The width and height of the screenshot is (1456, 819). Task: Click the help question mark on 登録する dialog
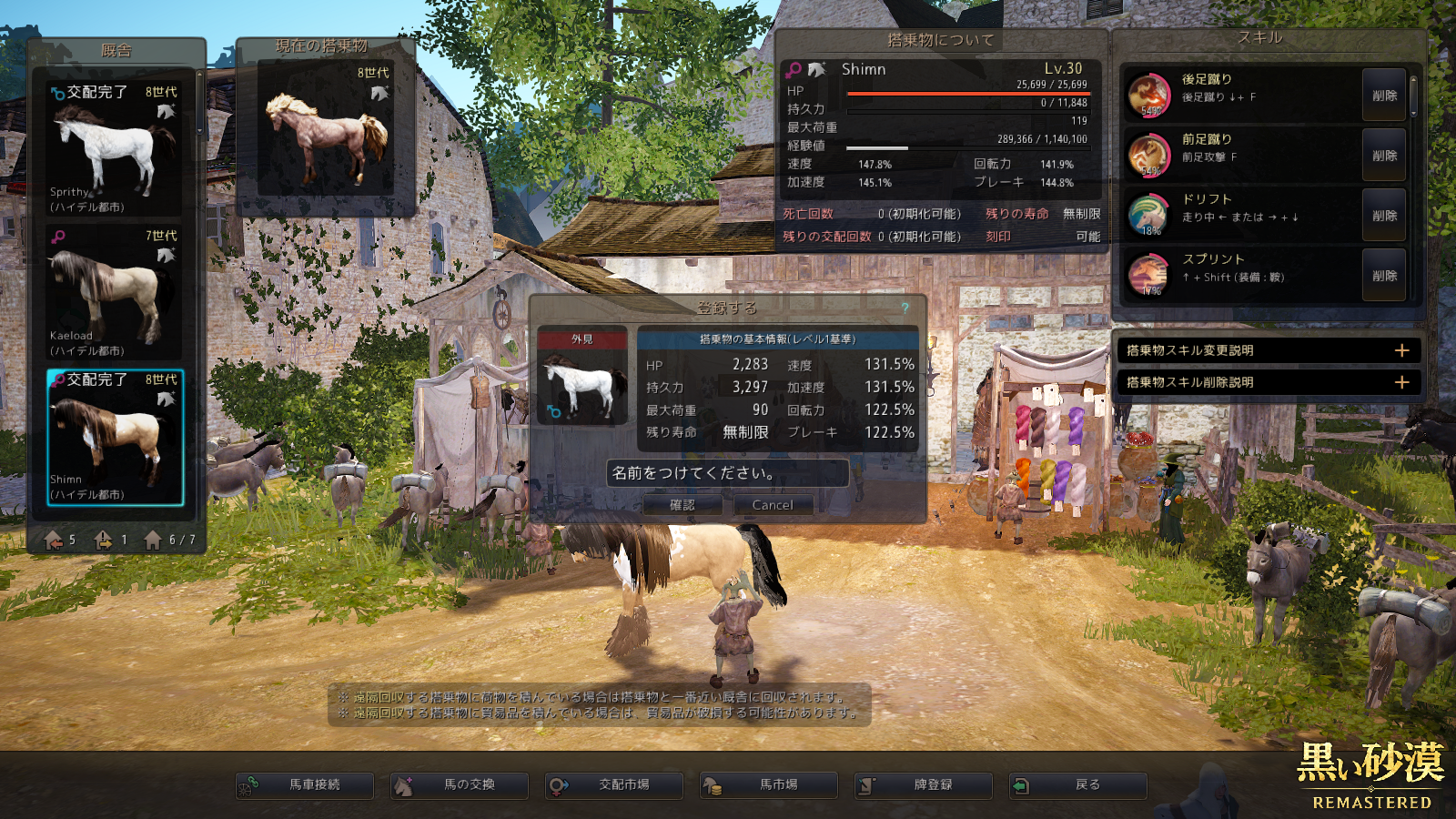[x=905, y=308]
